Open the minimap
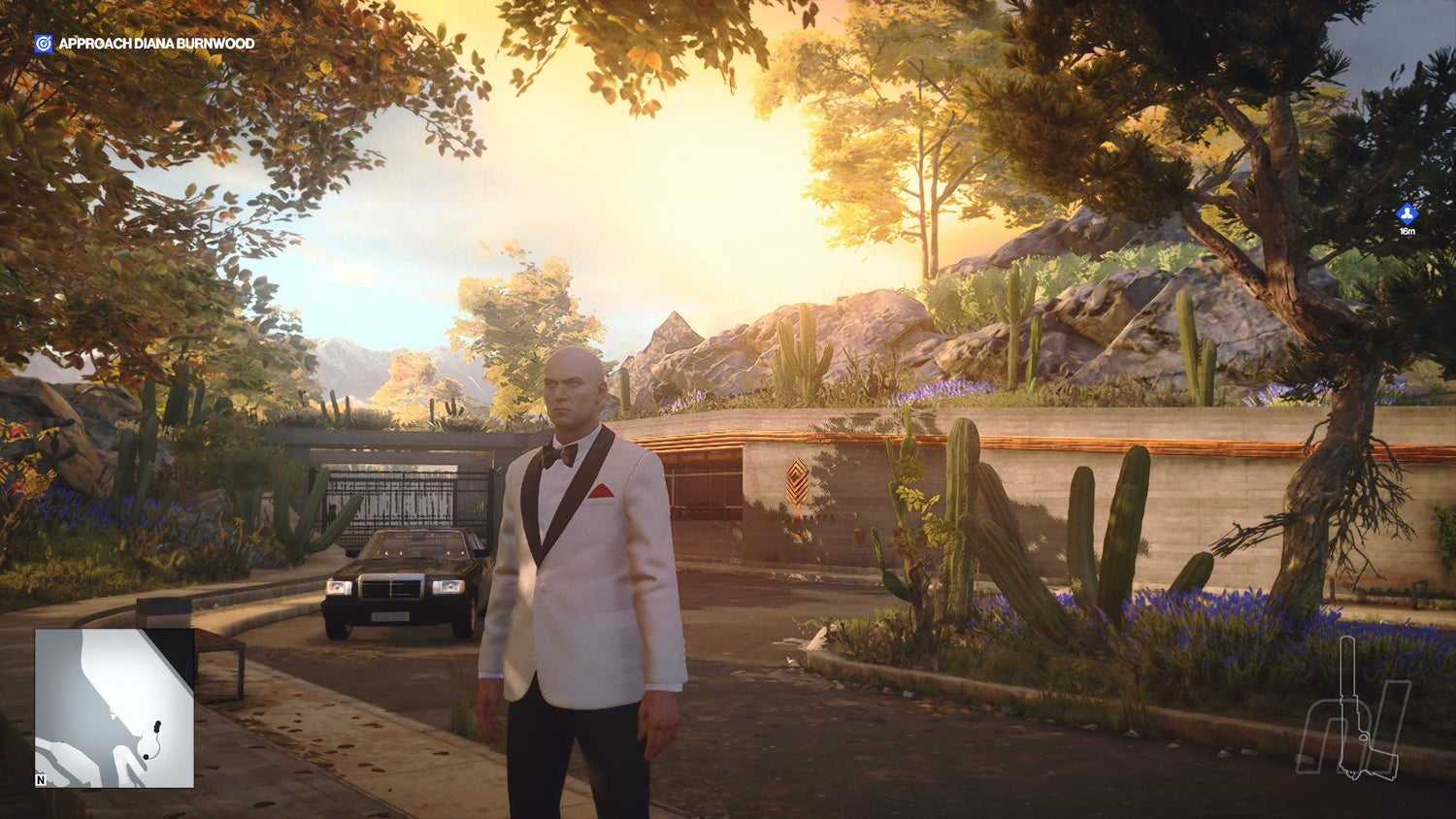Screen dimensions: 1456x819 (x=115, y=707)
